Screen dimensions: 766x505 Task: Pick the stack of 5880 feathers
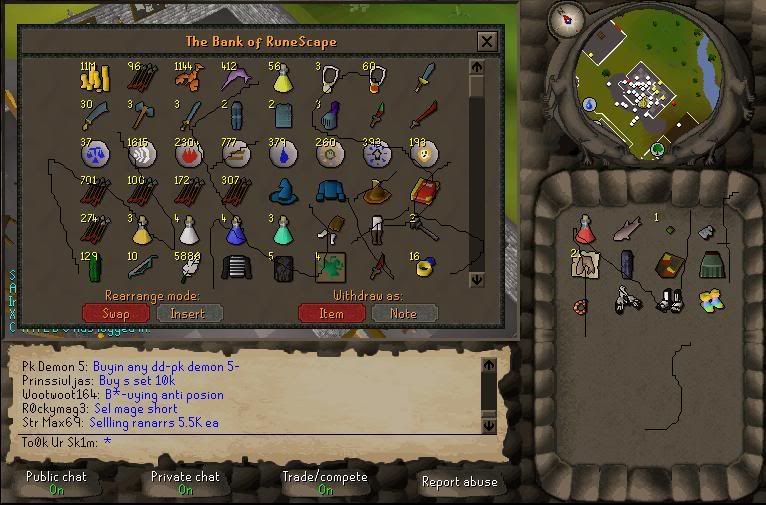coord(187,267)
